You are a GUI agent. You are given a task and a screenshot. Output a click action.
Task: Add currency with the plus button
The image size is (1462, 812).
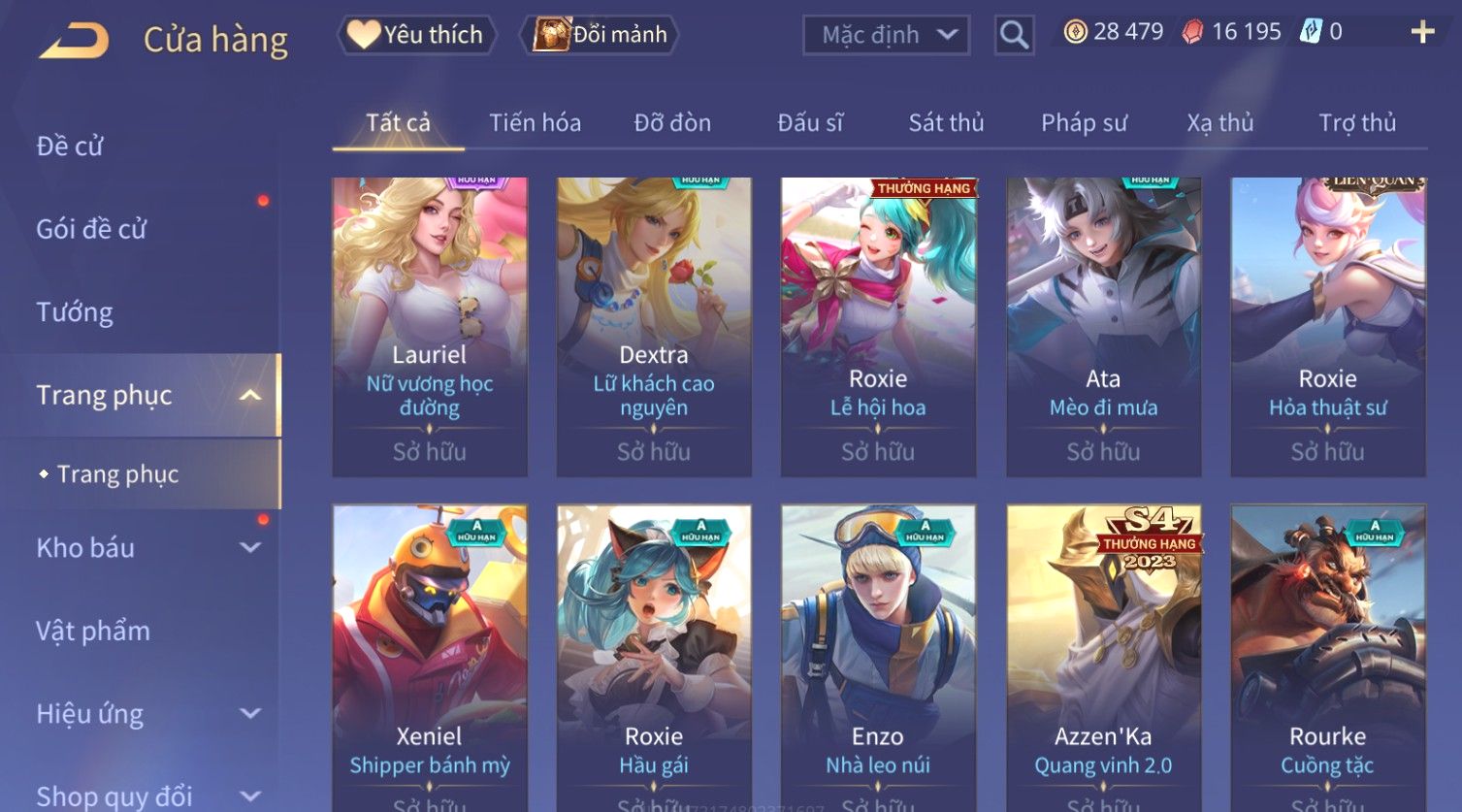pos(1422,33)
